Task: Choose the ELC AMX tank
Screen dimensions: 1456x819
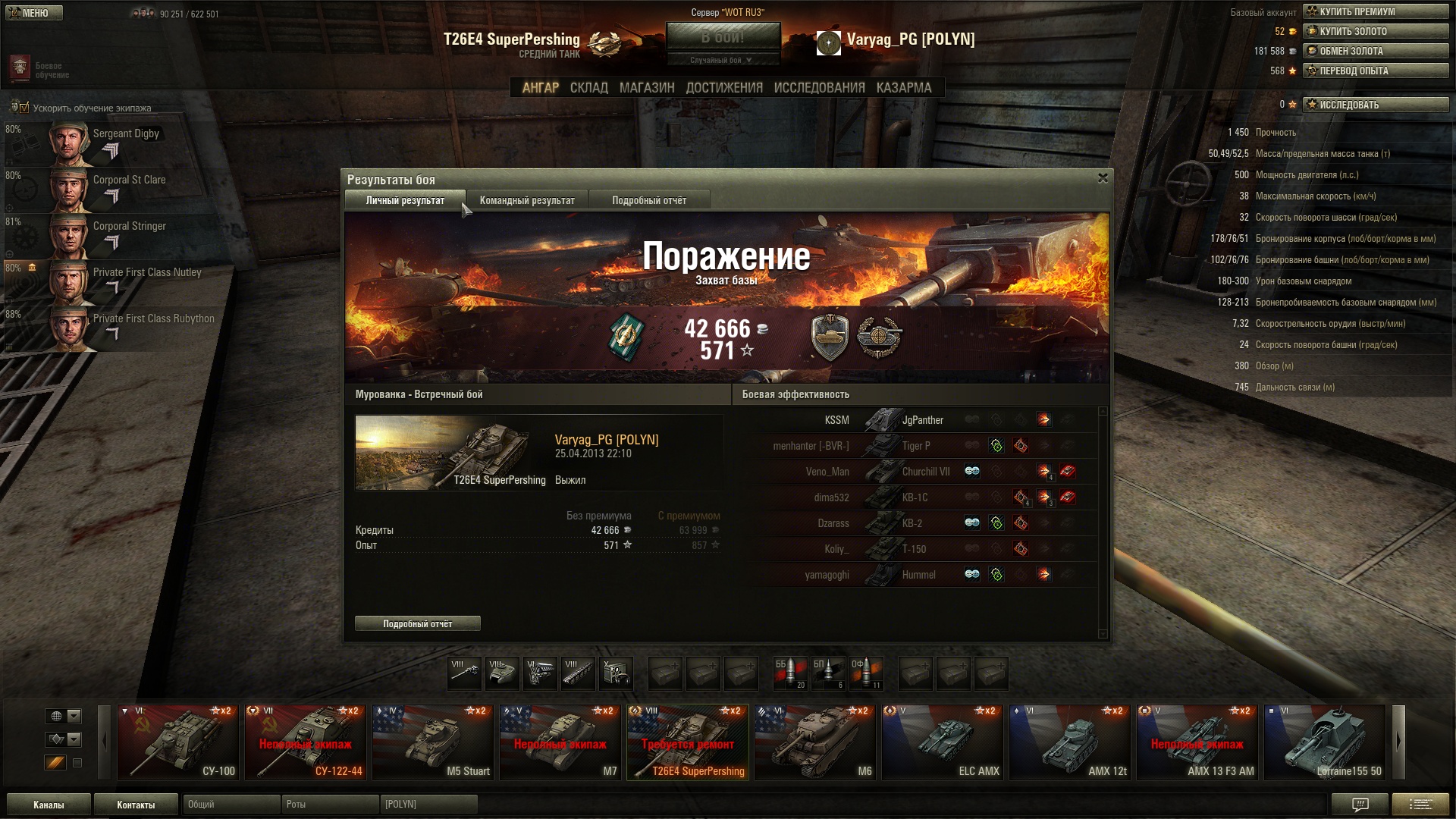Action: coord(943,742)
